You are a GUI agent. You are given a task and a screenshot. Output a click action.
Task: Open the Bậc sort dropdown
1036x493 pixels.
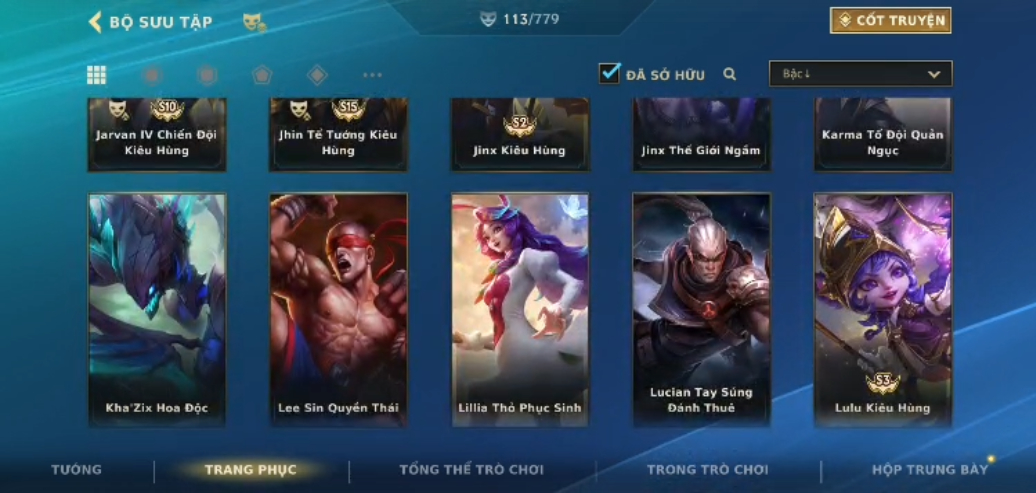860,74
